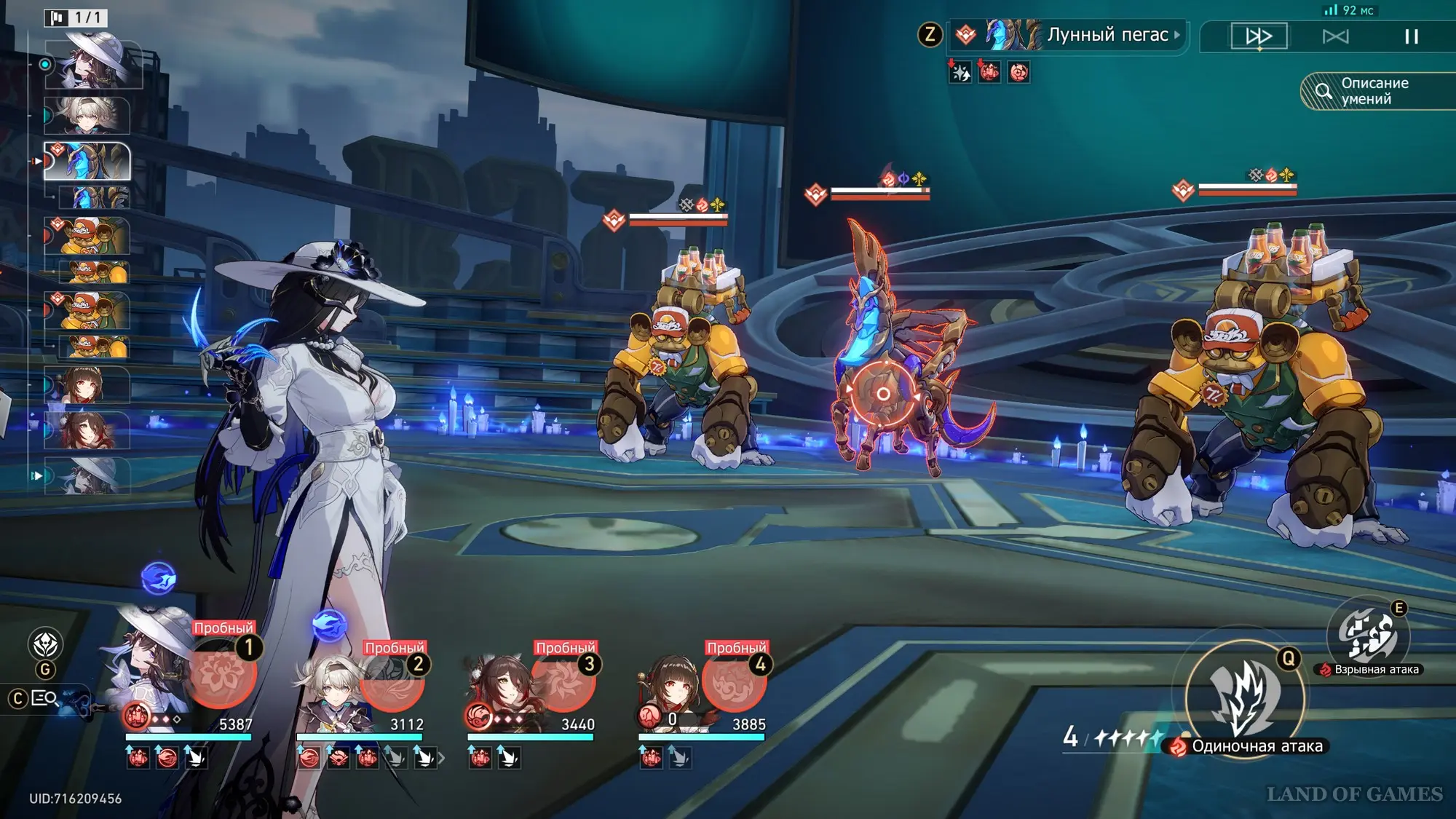Toggle the auto-battle button
1456x819 pixels.
pos(1335,36)
